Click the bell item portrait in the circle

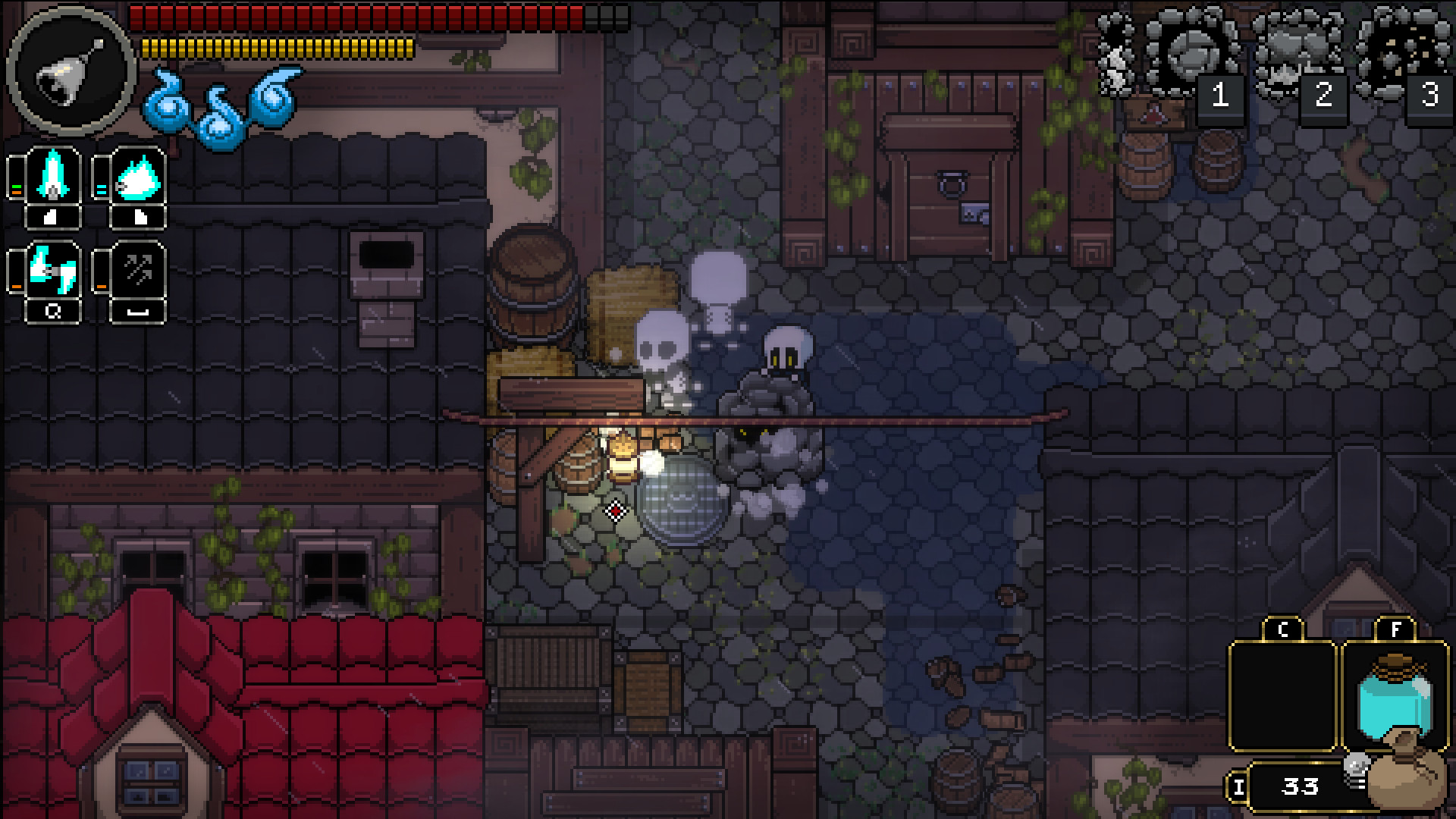(71, 72)
